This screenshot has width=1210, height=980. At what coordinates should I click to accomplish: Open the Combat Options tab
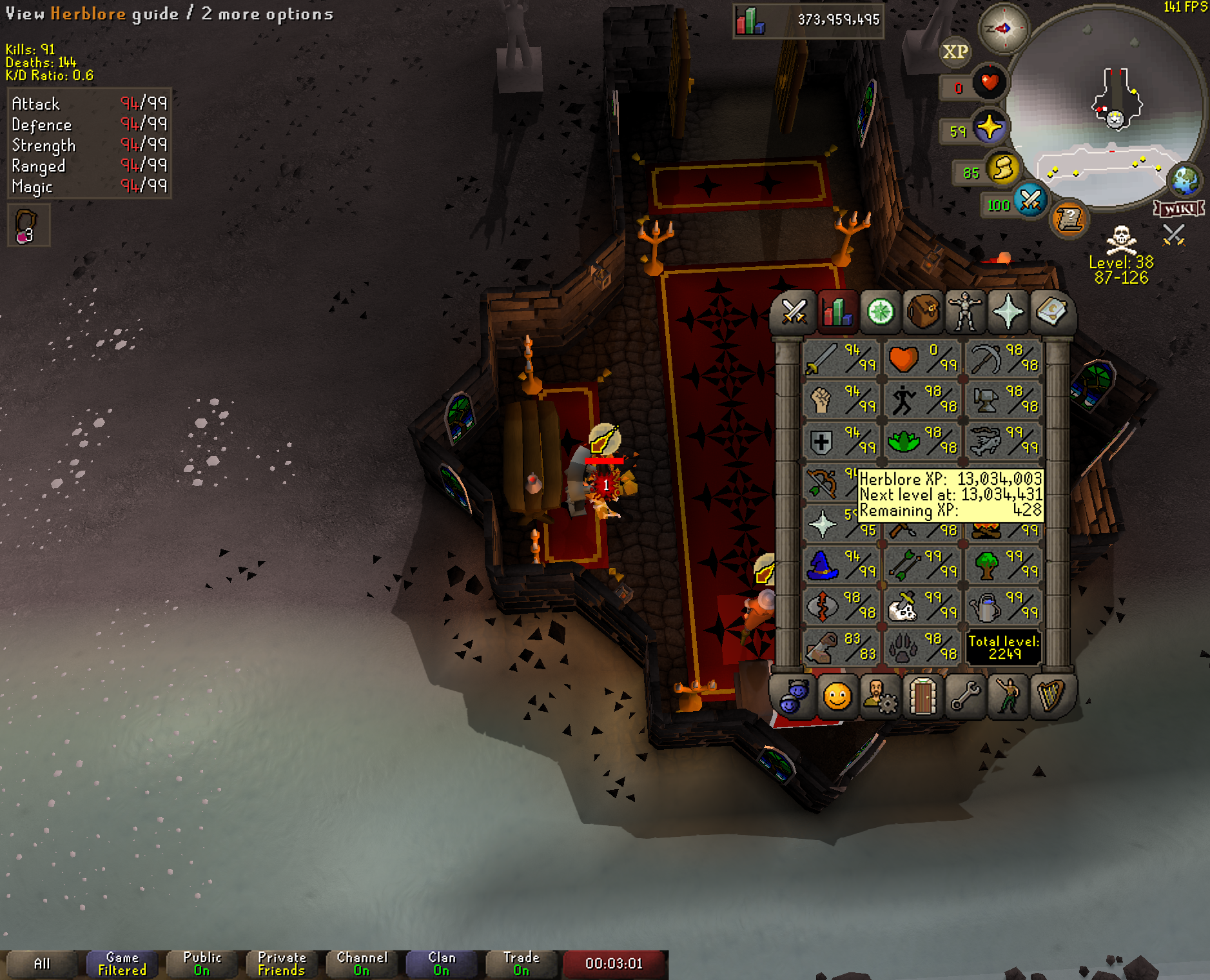(x=794, y=313)
